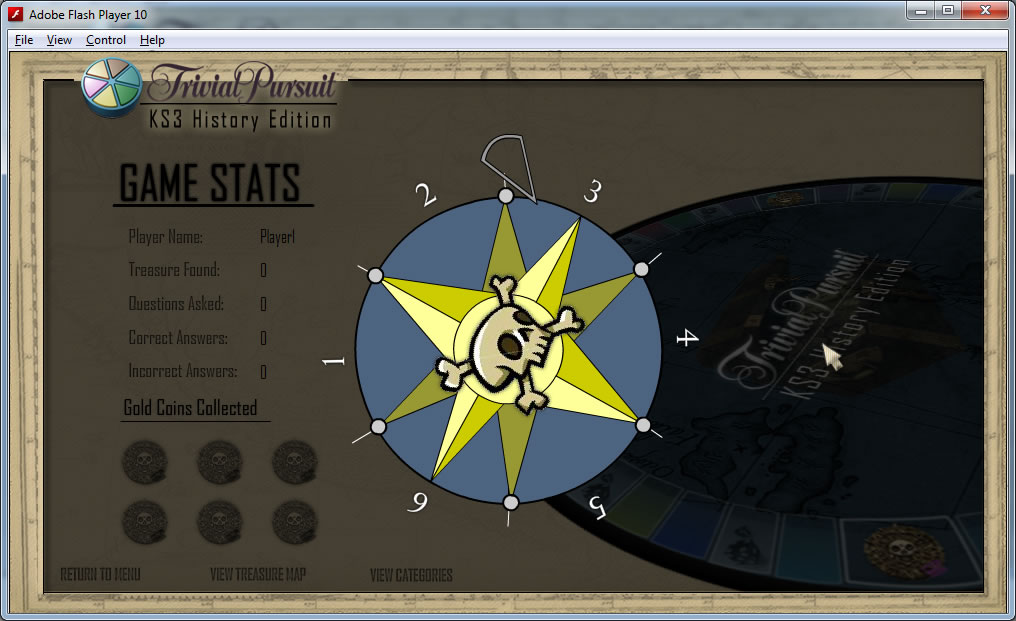This screenshot has width=1016, height=621.
Task: Minimize the Flash Player window
Action: (x=921, y=10)
